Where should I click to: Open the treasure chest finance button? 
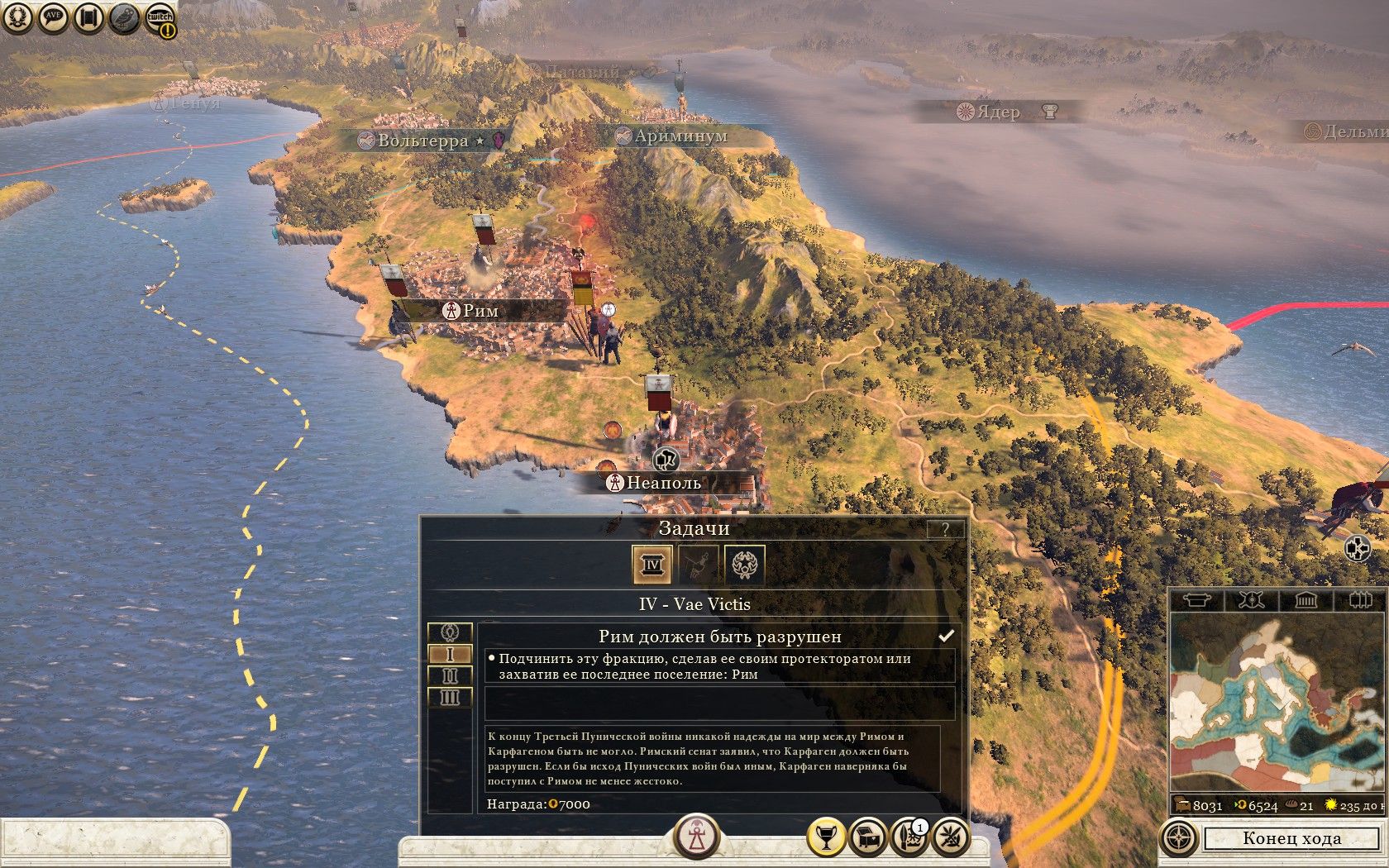867,838
